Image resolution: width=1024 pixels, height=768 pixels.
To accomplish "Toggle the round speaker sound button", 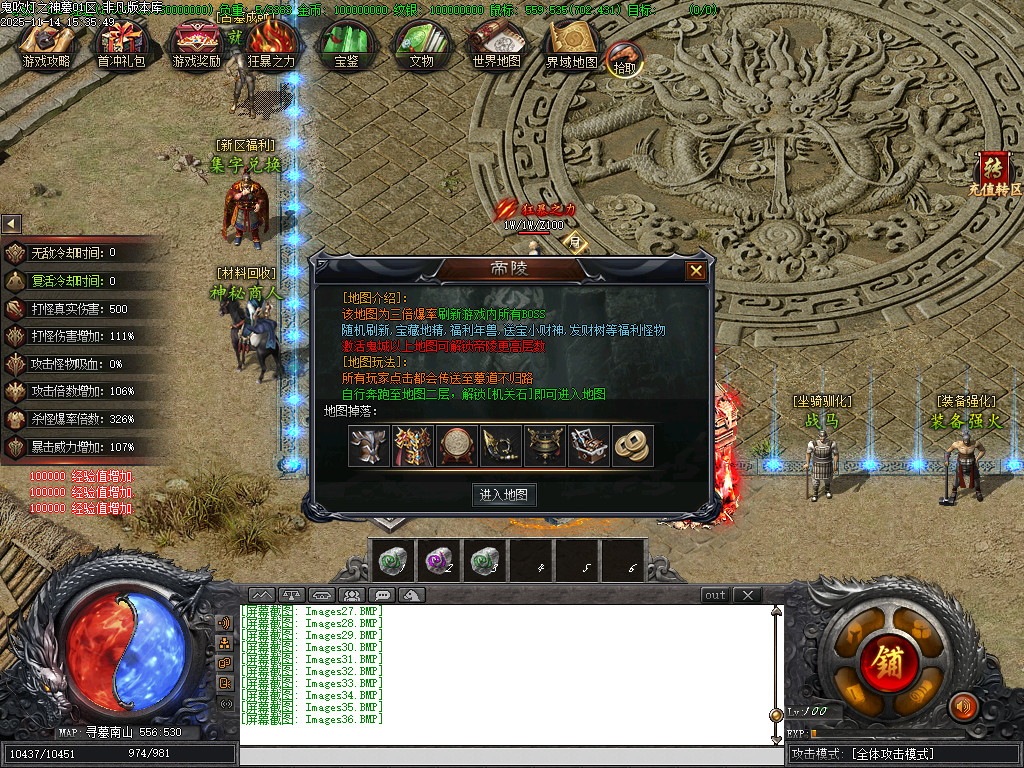I will pyautogui.click(x=963, y=706).
